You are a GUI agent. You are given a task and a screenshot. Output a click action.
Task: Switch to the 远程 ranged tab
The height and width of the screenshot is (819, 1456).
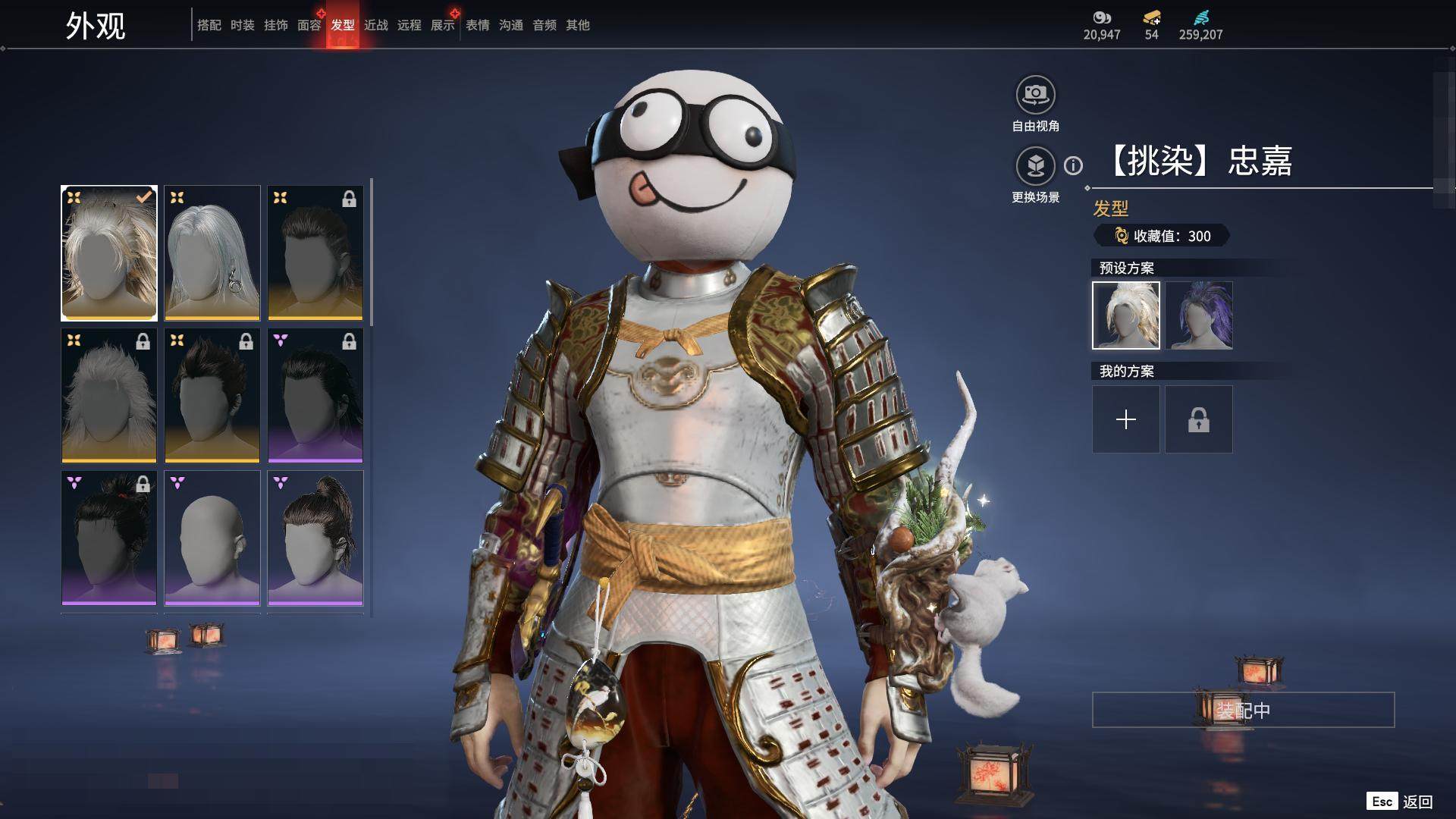(x=409, y=25)
